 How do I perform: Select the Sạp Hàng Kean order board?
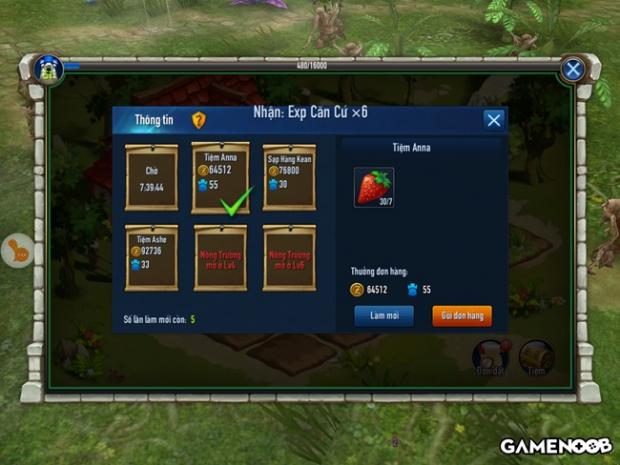click(289, 177)
